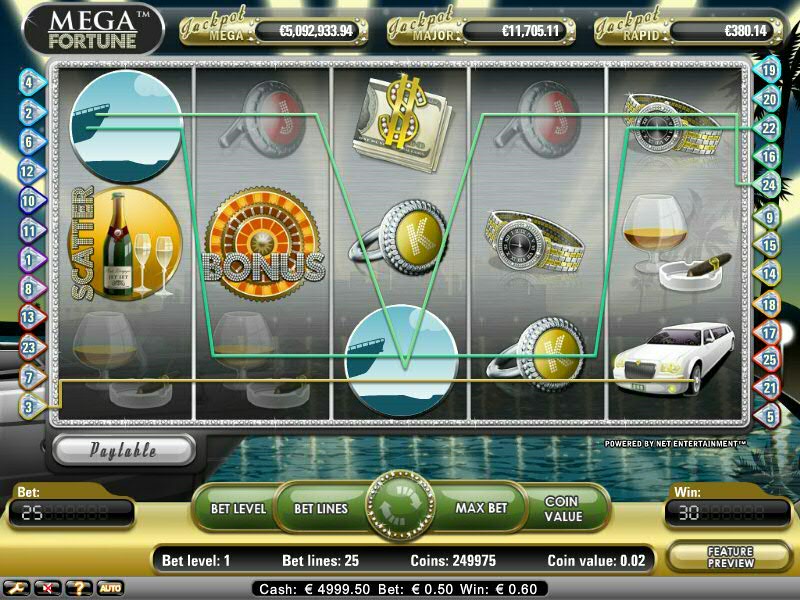Adjust the Coin Value
This screenshot has height=600, width=800.
click(x=563, y=508)
